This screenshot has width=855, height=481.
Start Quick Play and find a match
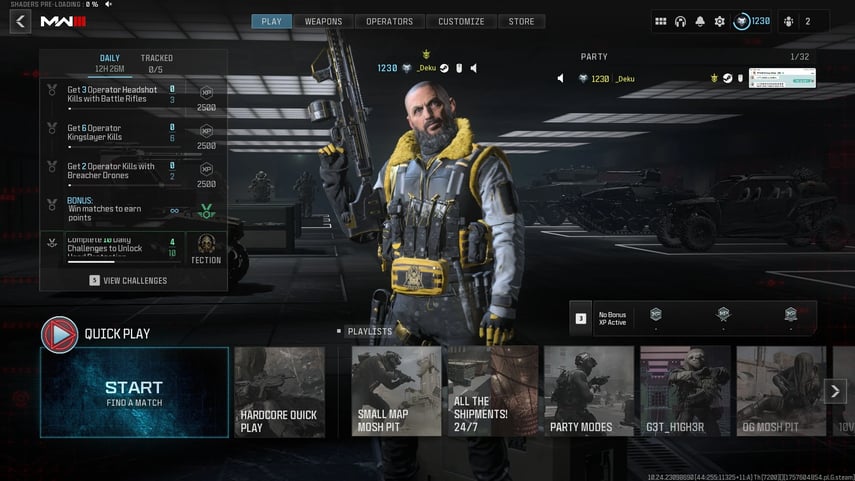[134, 392]
